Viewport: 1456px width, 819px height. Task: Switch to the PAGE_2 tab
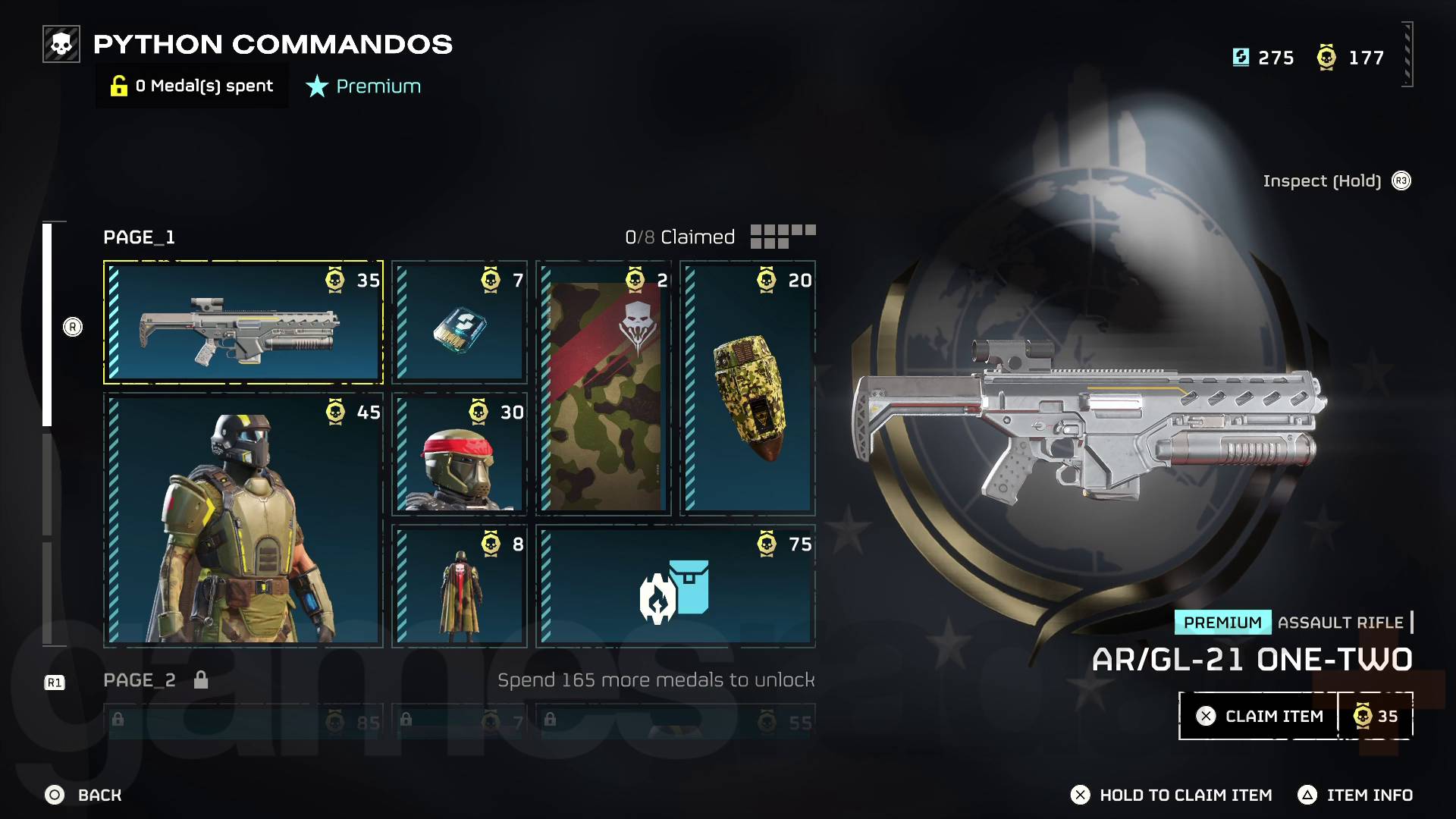(139, 680)
